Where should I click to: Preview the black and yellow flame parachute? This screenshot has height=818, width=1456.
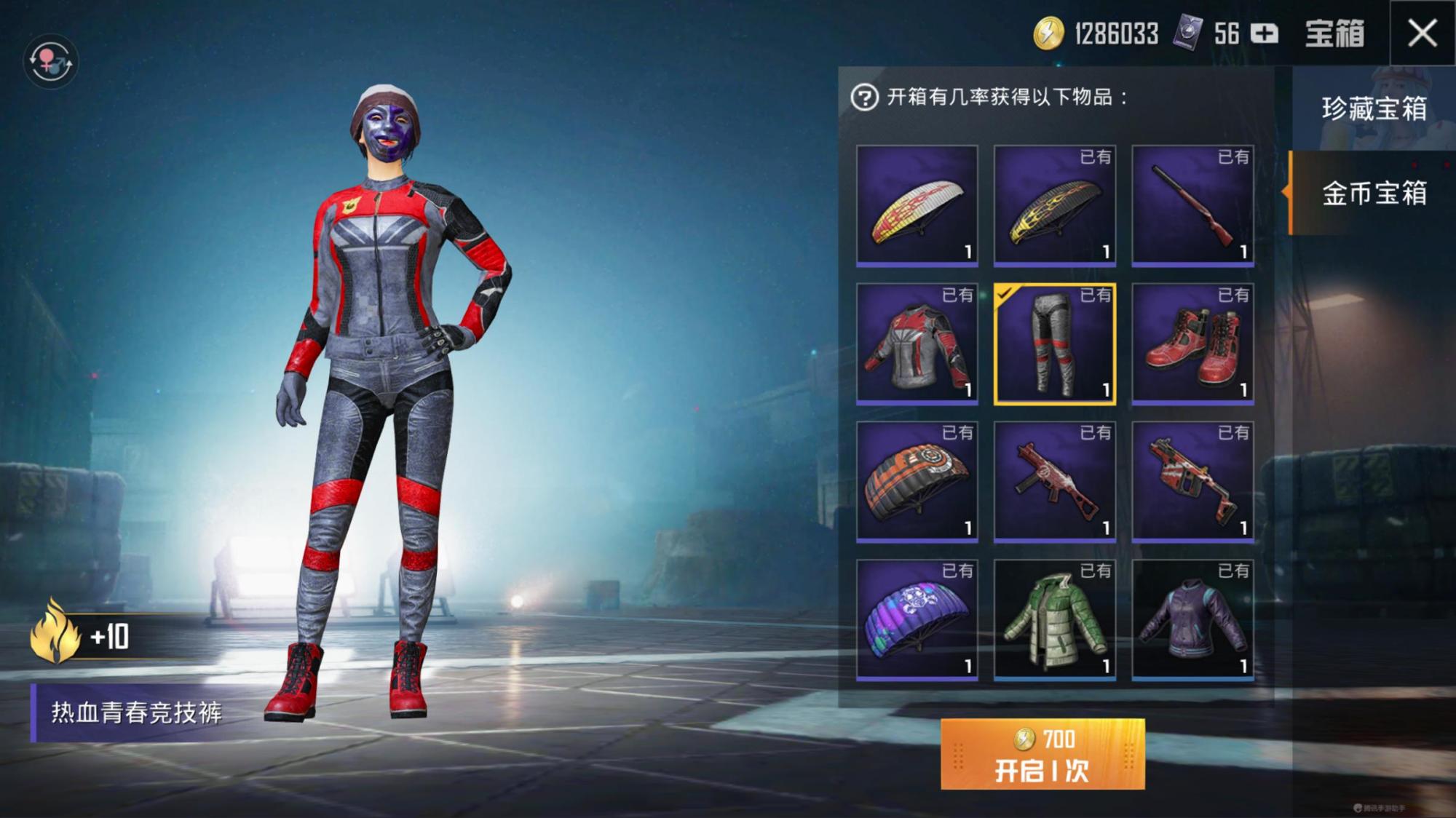[1055, 204]
